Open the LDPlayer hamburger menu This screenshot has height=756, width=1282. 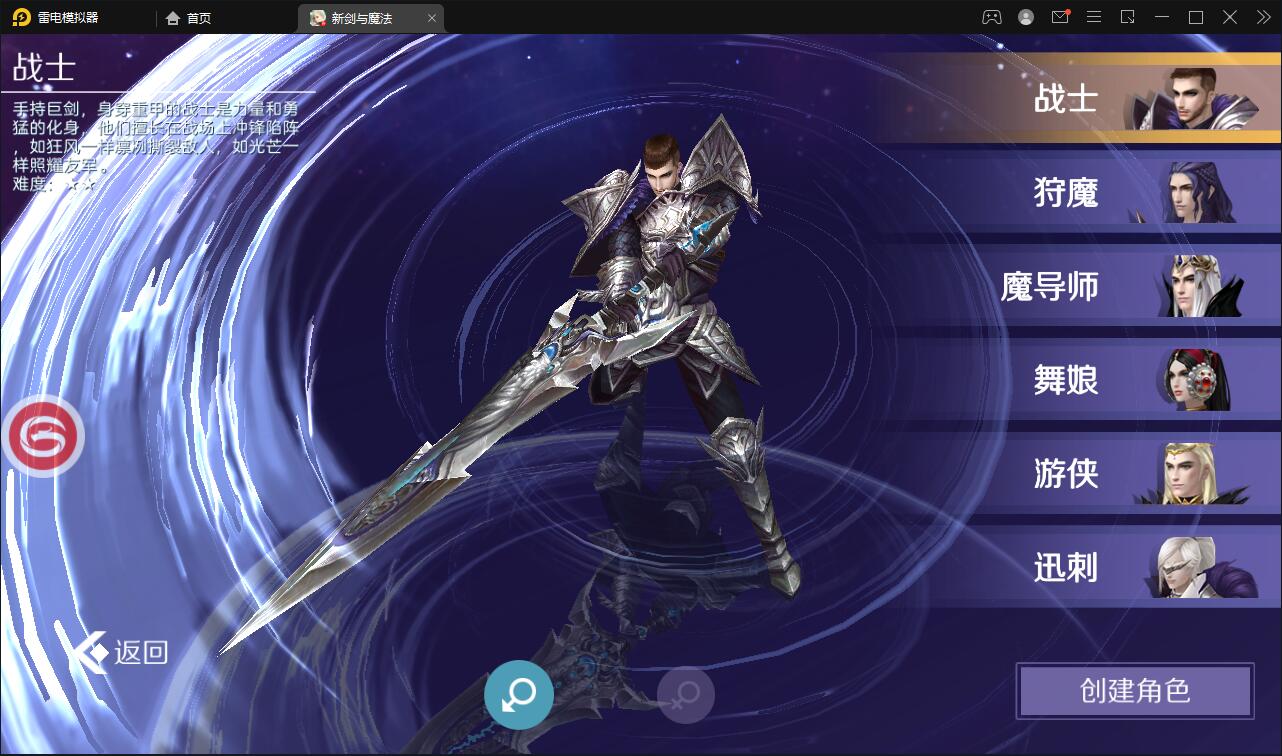pos(1093,17)
